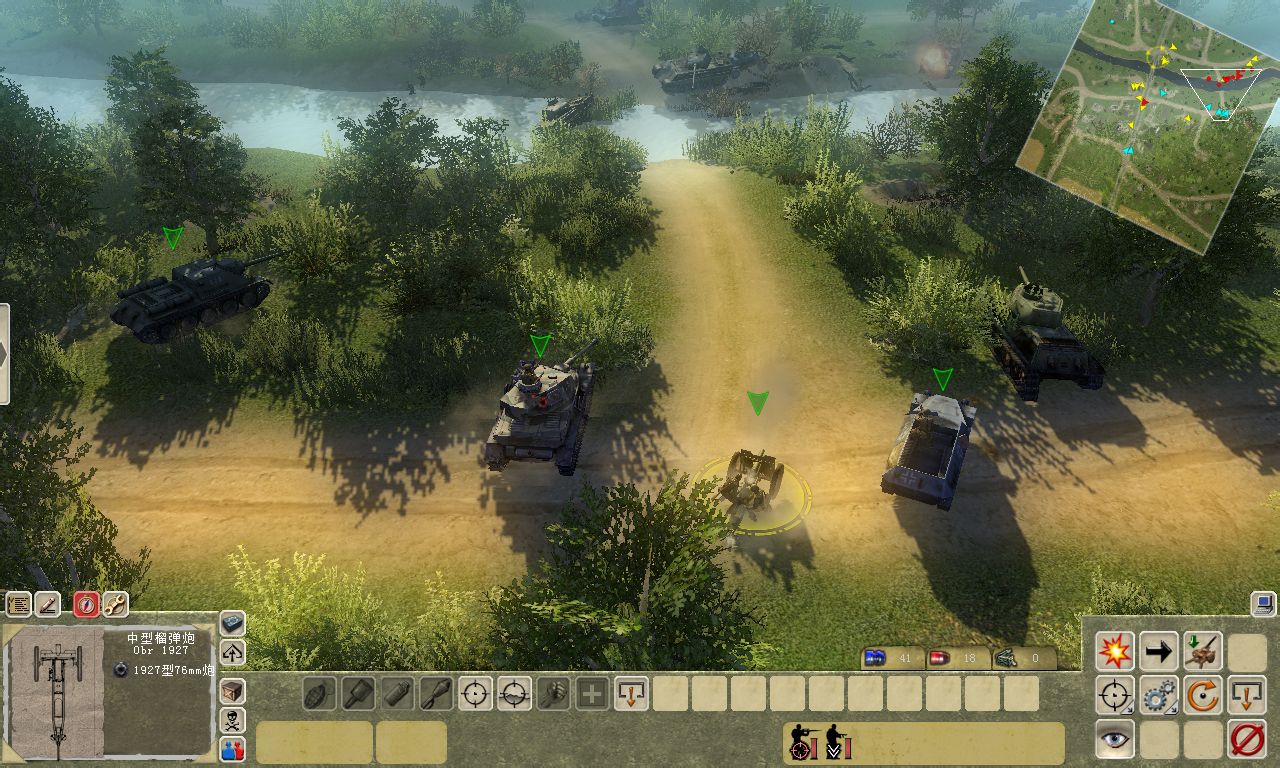Click the red cancel order button

coord(1247,739)
